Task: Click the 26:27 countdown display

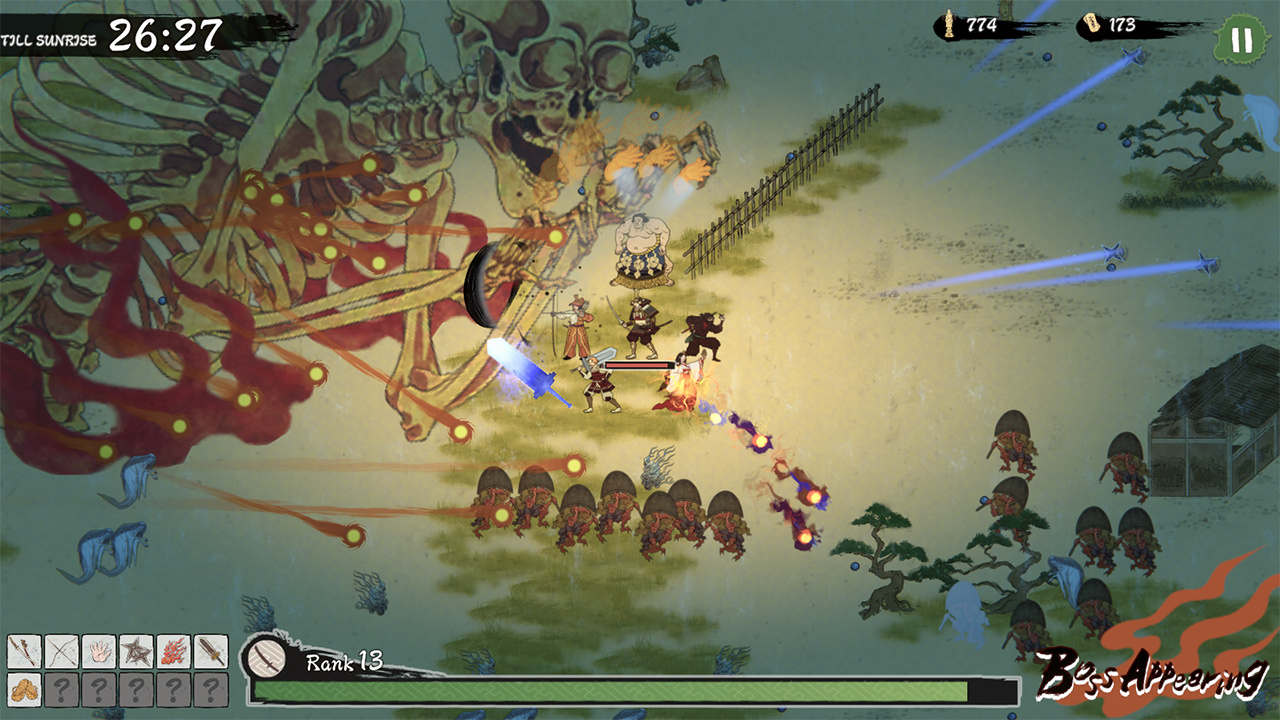Action: point(165,34)
